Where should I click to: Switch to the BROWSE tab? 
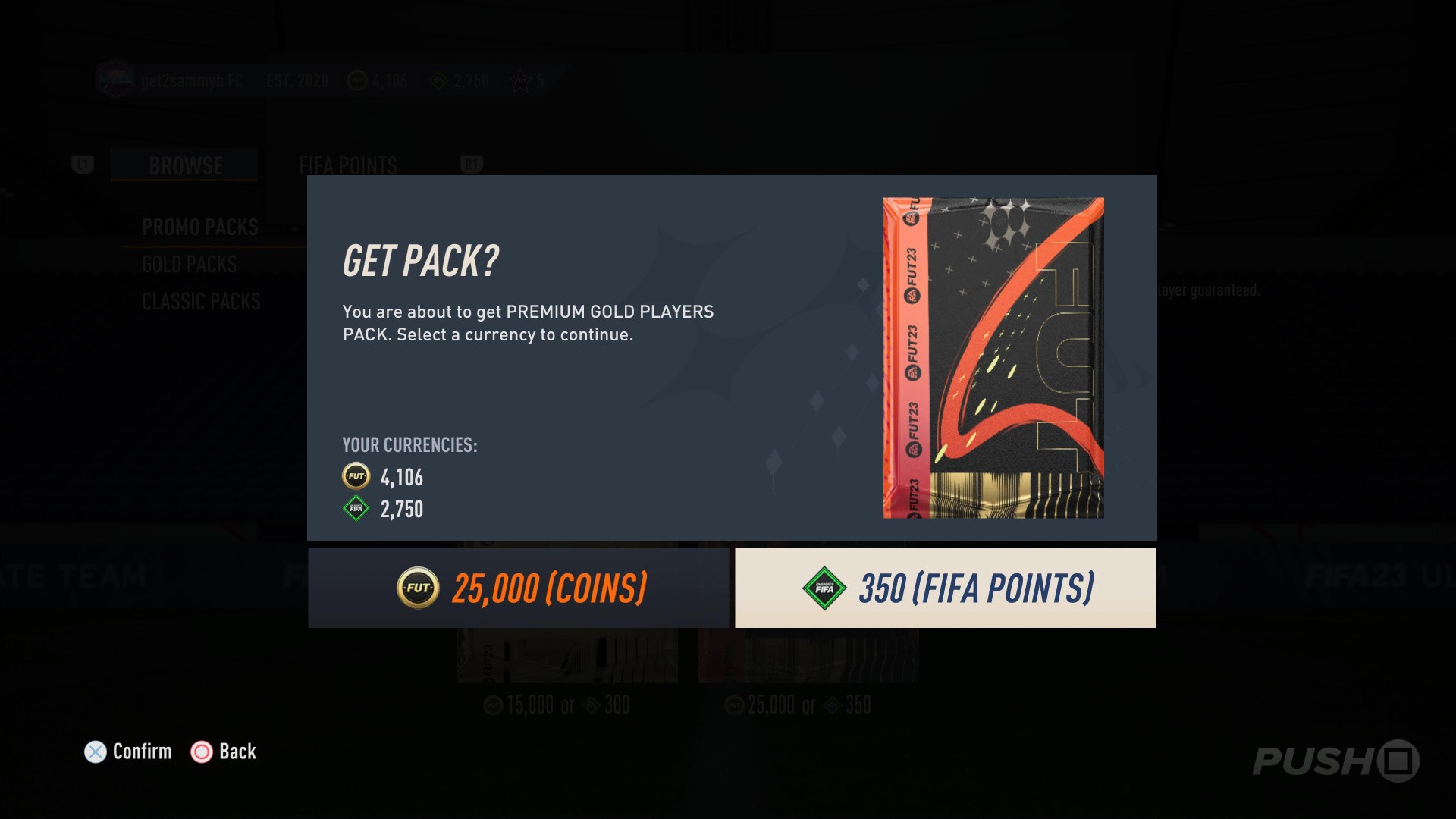point(185,165)
